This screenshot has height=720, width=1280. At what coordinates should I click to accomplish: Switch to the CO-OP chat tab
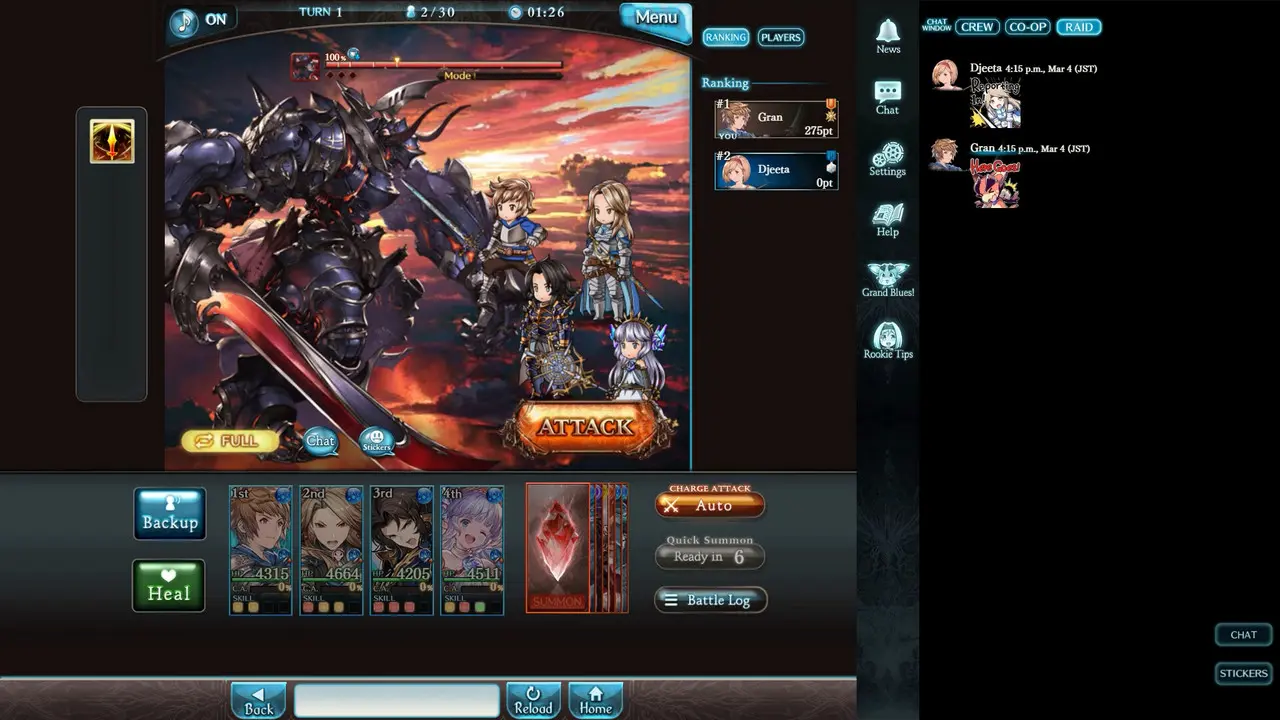pos(1027,27)
